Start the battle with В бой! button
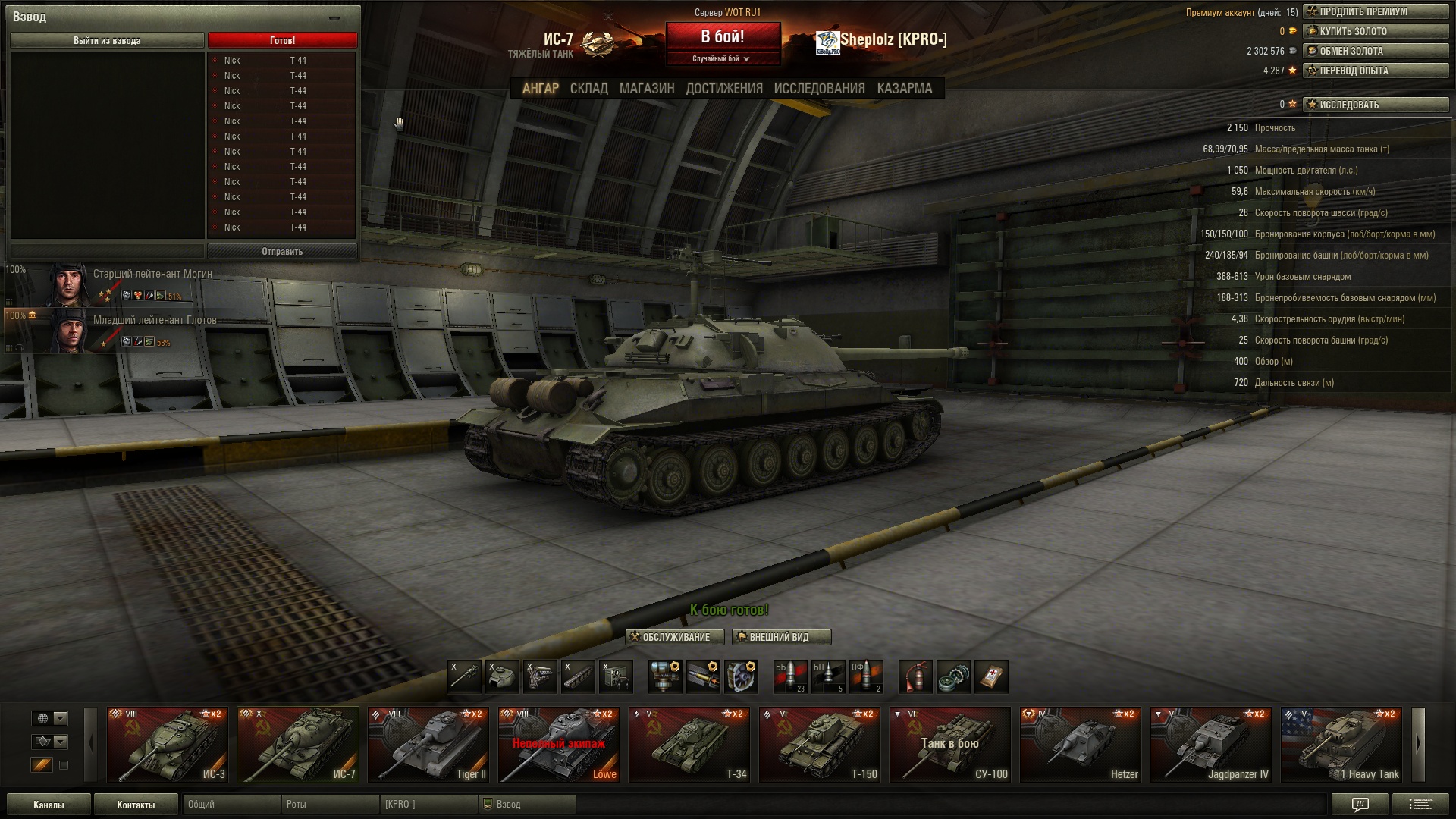The width and height of the screenshot is (1456, 819). [722, 36]
